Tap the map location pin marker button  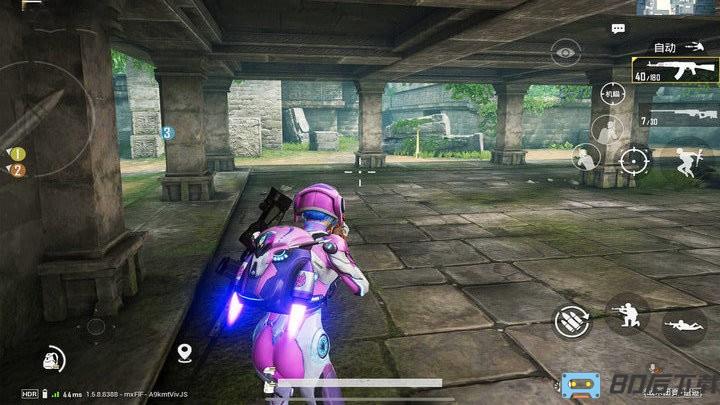tap(184, 352)
